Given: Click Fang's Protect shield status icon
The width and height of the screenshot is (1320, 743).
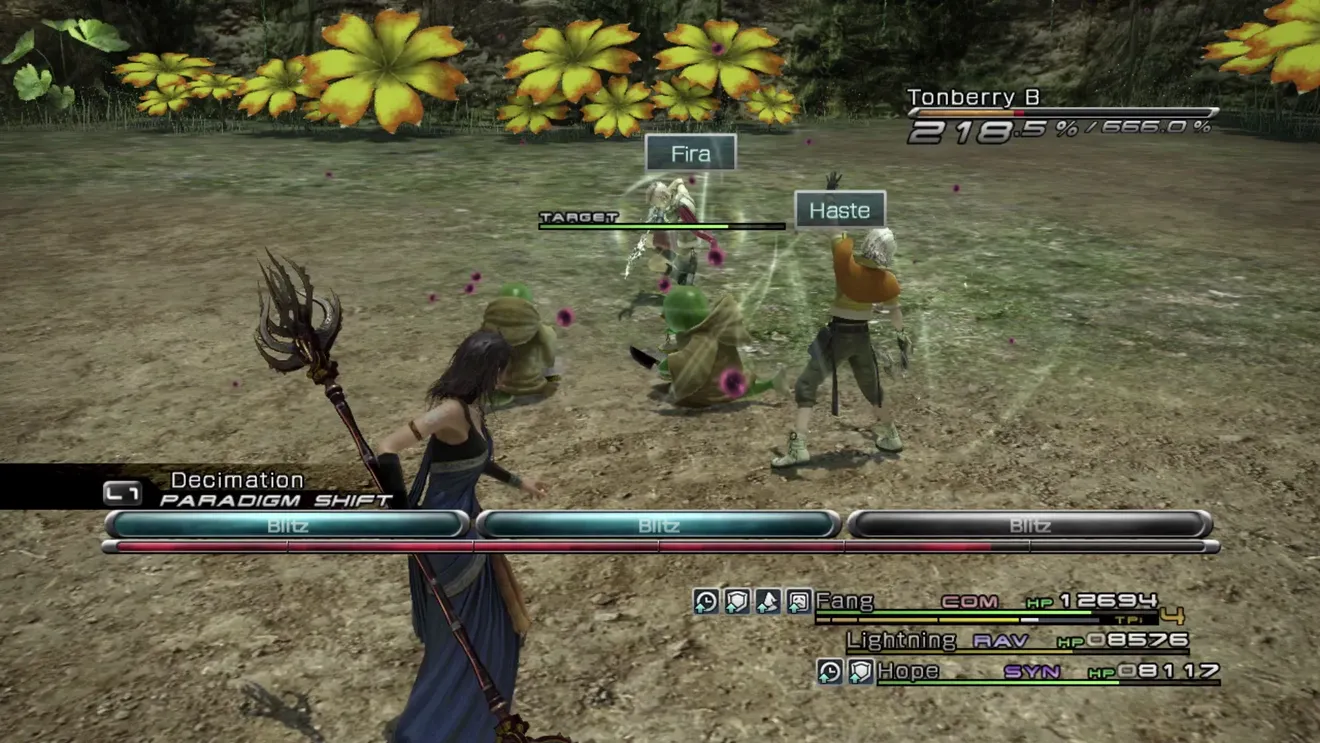Looking at the screenshot, I should tap(737, 601).
